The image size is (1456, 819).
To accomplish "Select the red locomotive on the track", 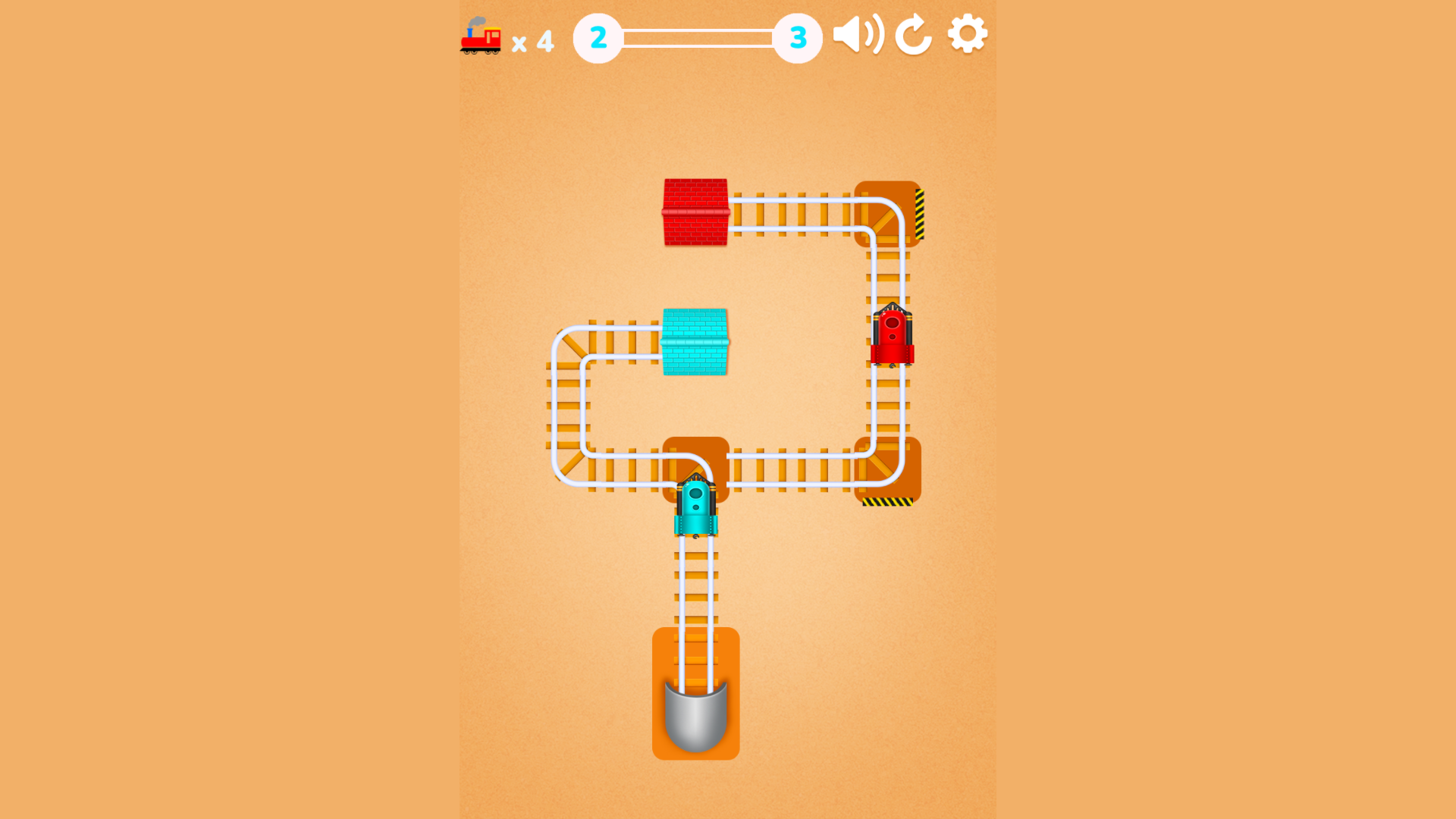I will (x=893, y=337).
